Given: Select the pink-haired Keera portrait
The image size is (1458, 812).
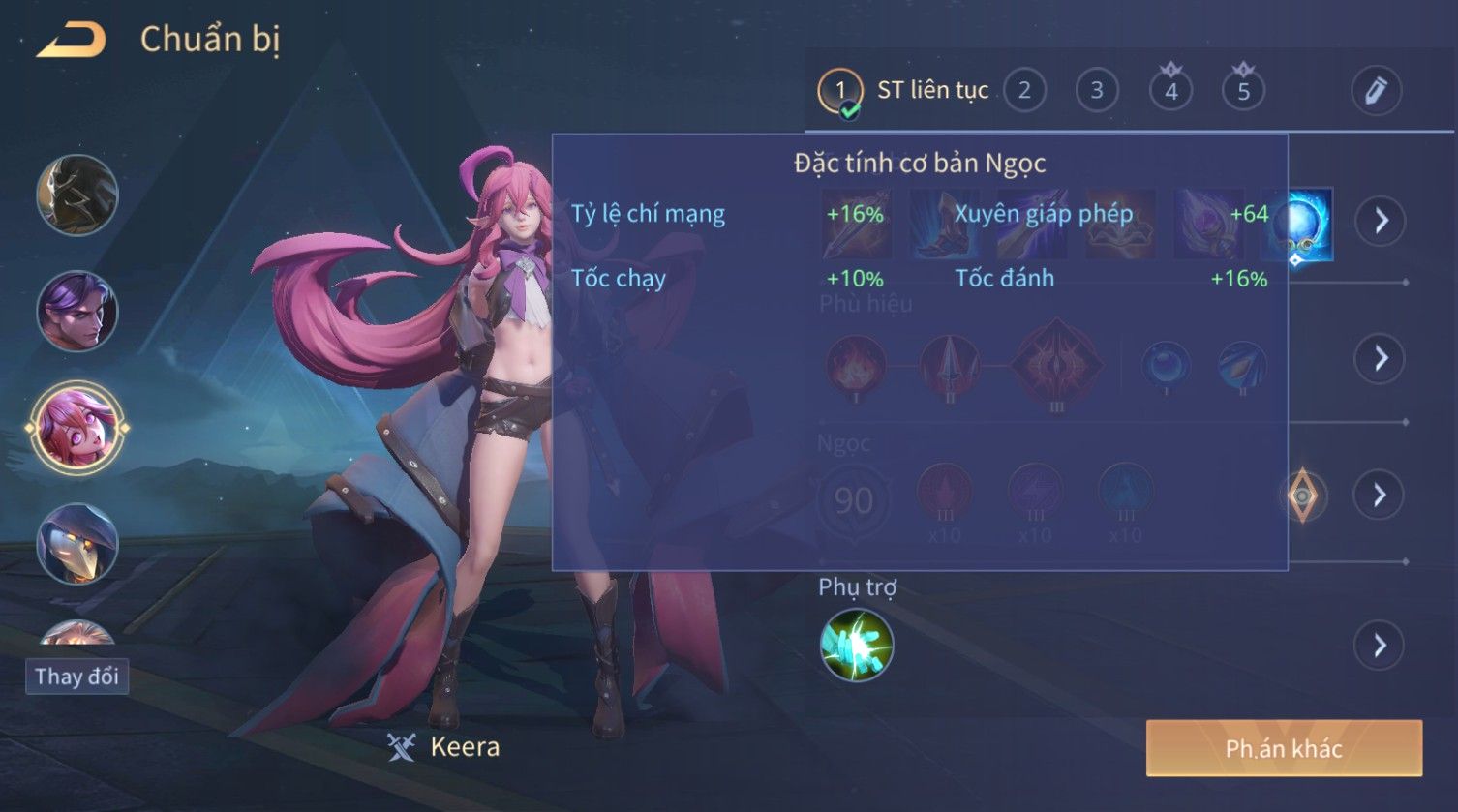Looking at the screenshot, I should tap(77, 427).
